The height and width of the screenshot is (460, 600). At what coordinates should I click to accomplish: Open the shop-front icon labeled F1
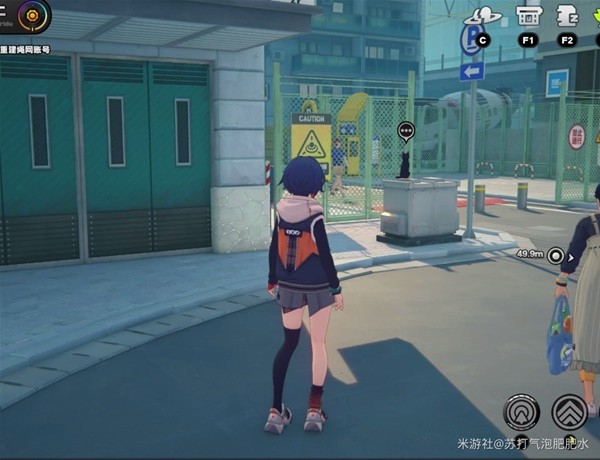click(528, 17)
